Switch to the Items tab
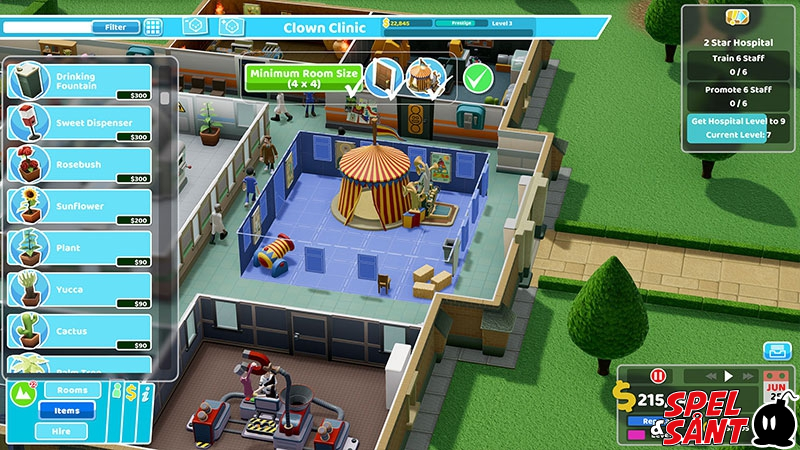The image size is (800, 450). tap(67, 410)
